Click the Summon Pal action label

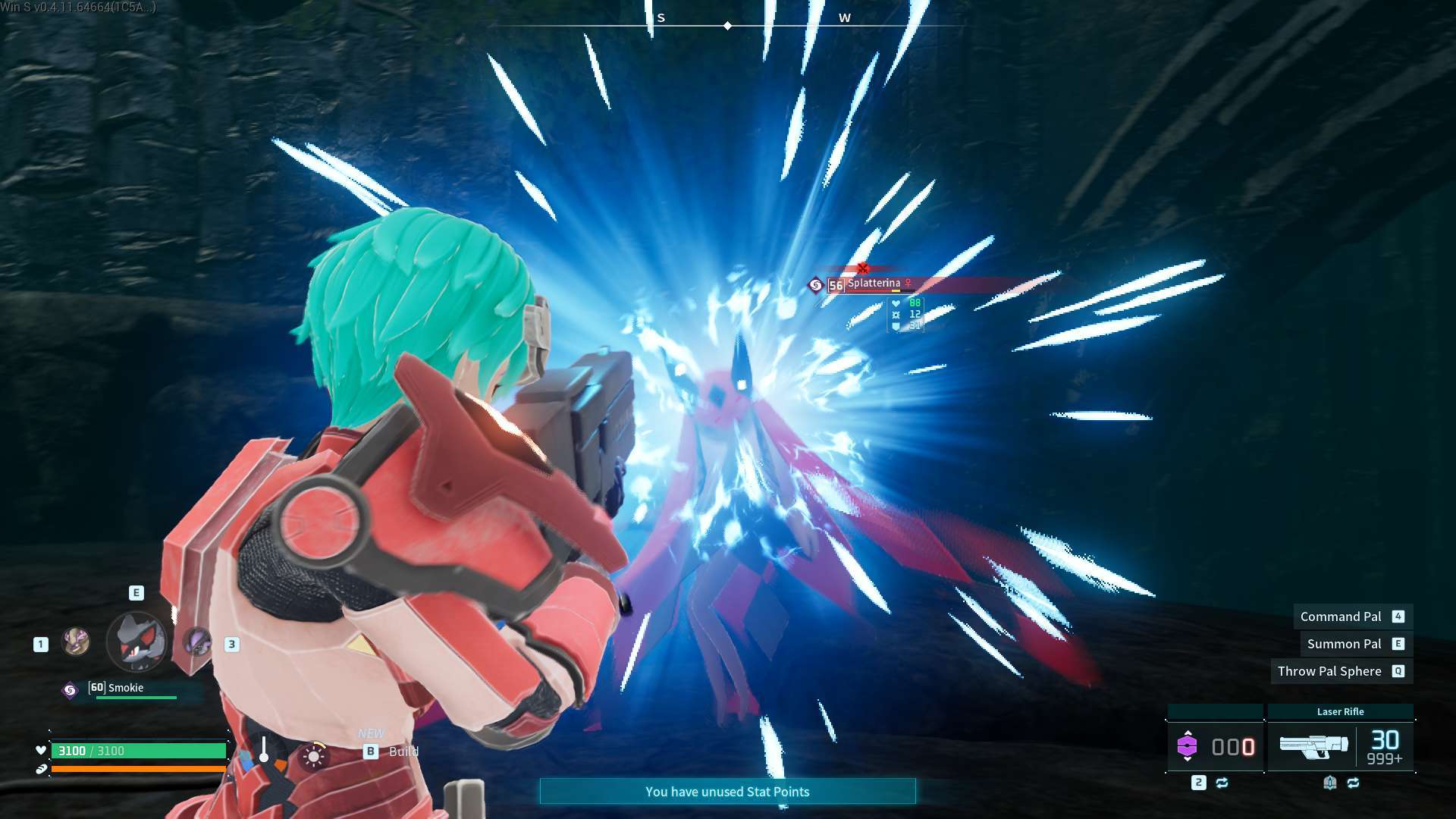click(1344, 644)
